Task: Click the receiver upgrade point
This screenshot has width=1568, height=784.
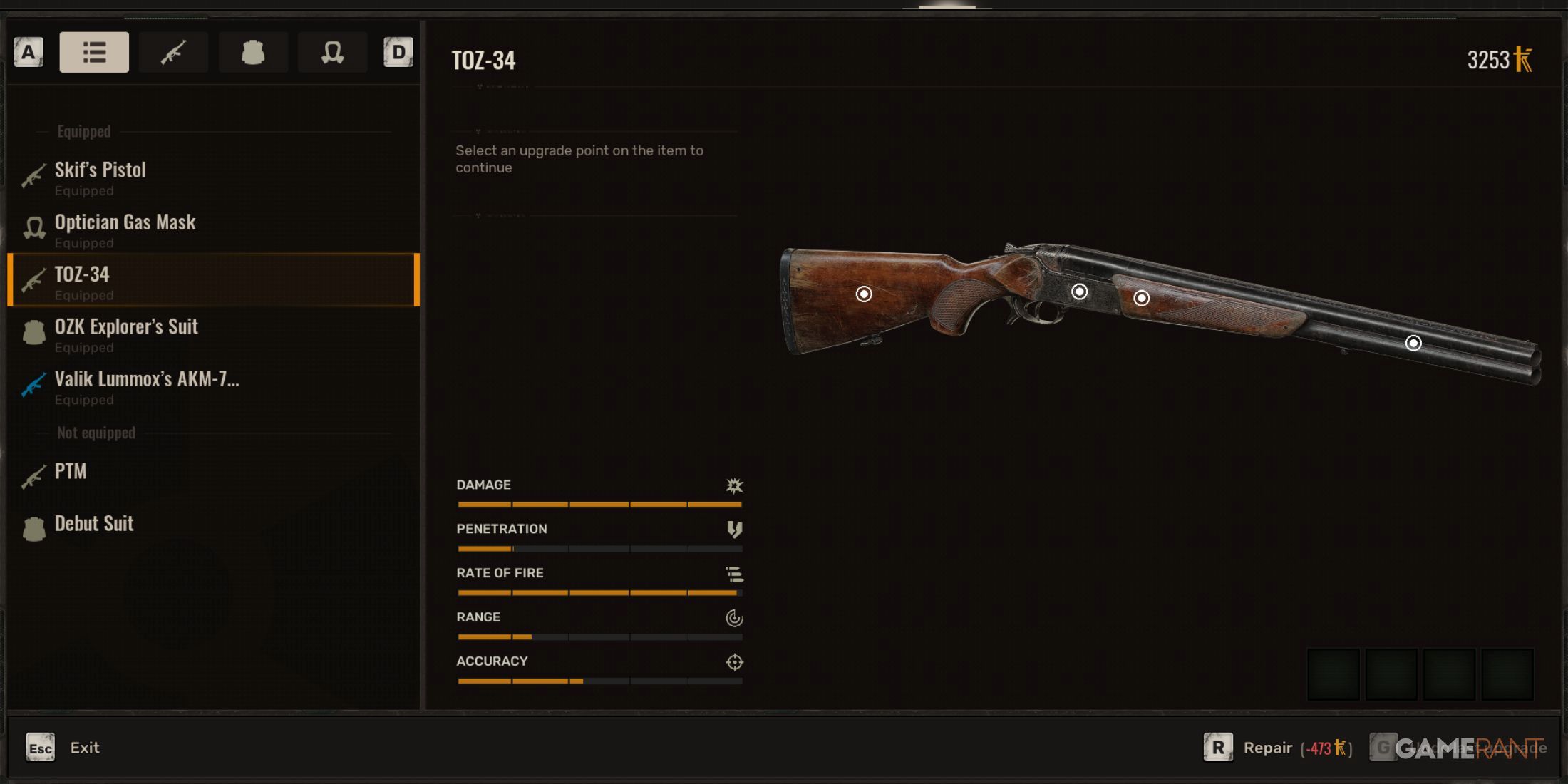Action: pos(1080,292)
